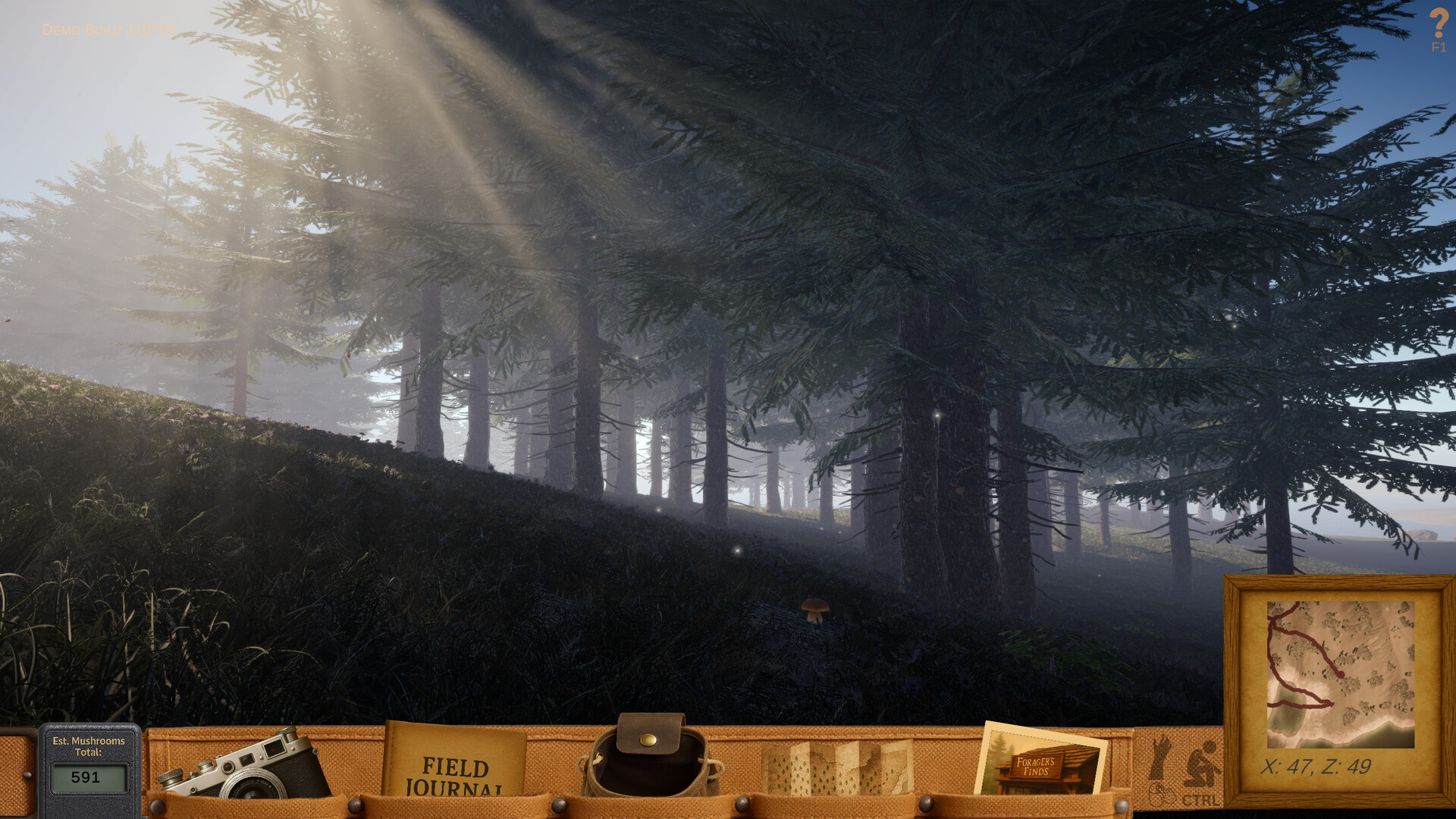Expand the minimap to full view
The image size is (1456, 819).
[x=1340, y=675]
